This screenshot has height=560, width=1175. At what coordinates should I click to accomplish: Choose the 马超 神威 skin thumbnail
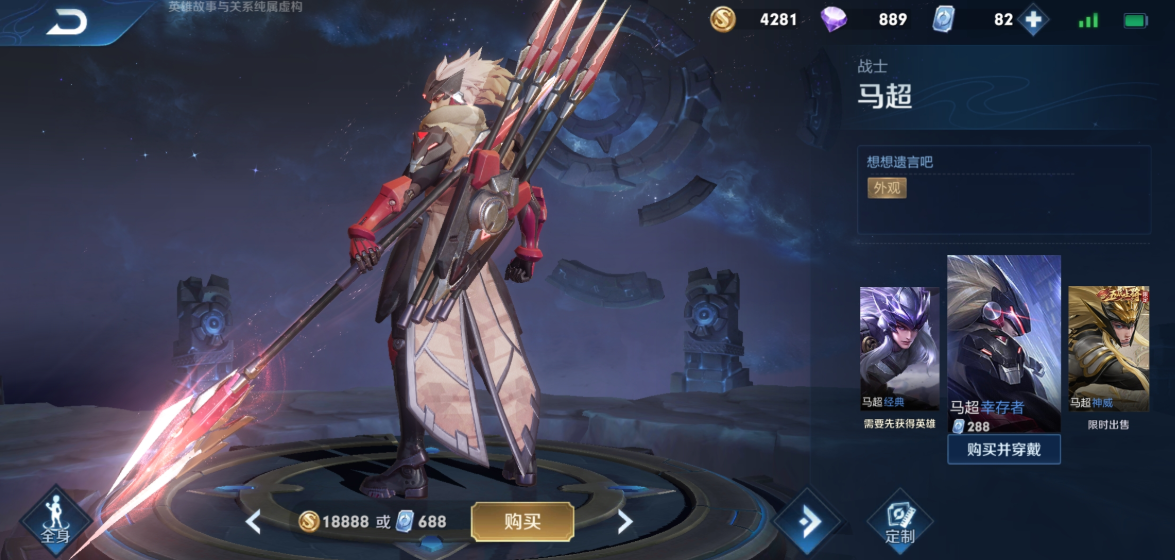[x=1107, y=348]
